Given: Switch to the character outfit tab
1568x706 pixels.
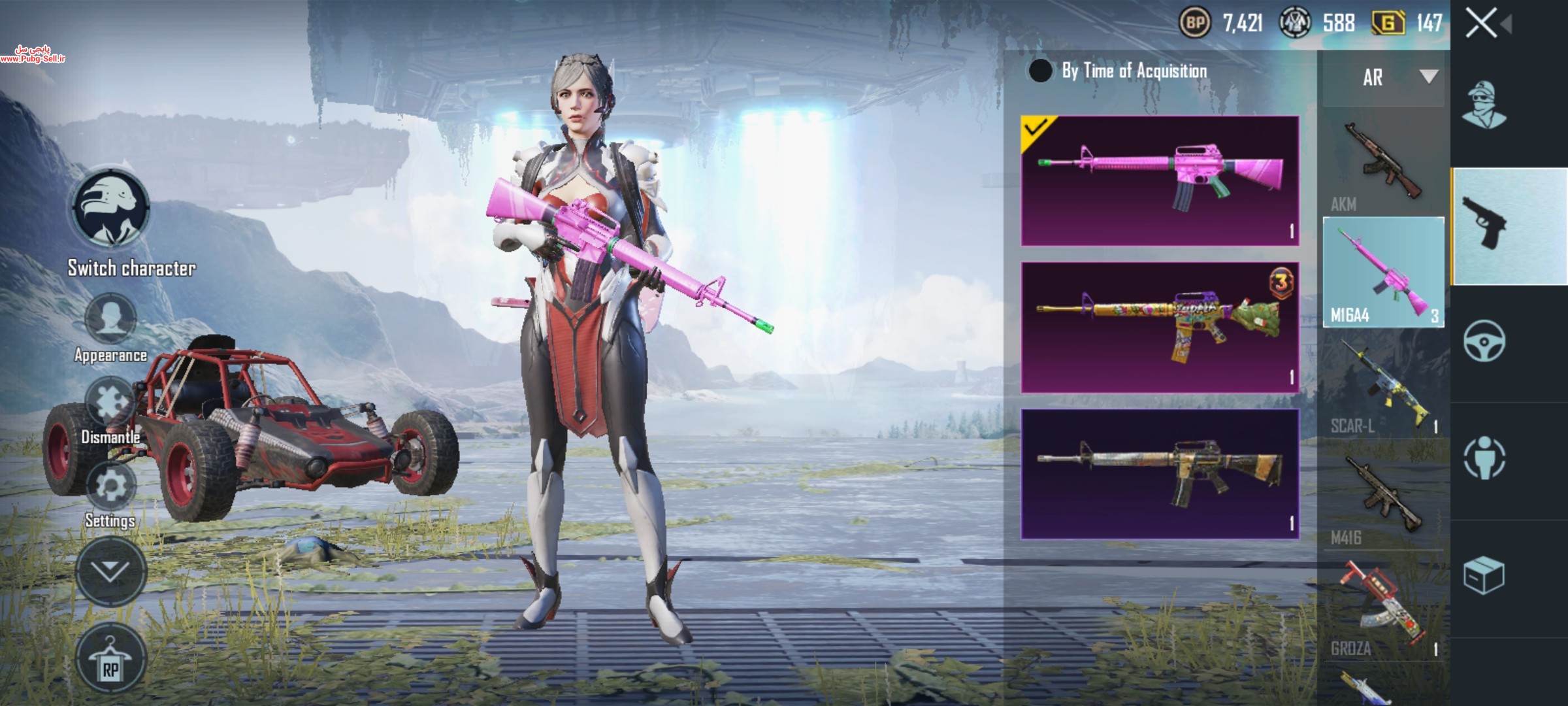Looking at the screenshot, I should [x=1484, y=105].
